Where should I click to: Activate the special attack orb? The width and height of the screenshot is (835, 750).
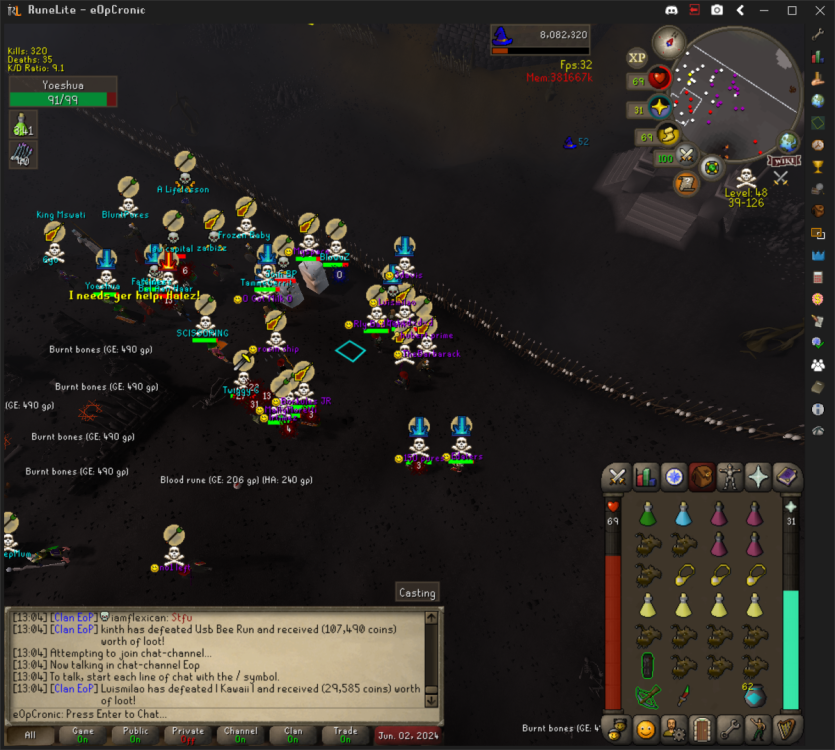pyautogui.click(x=687, y=156)
